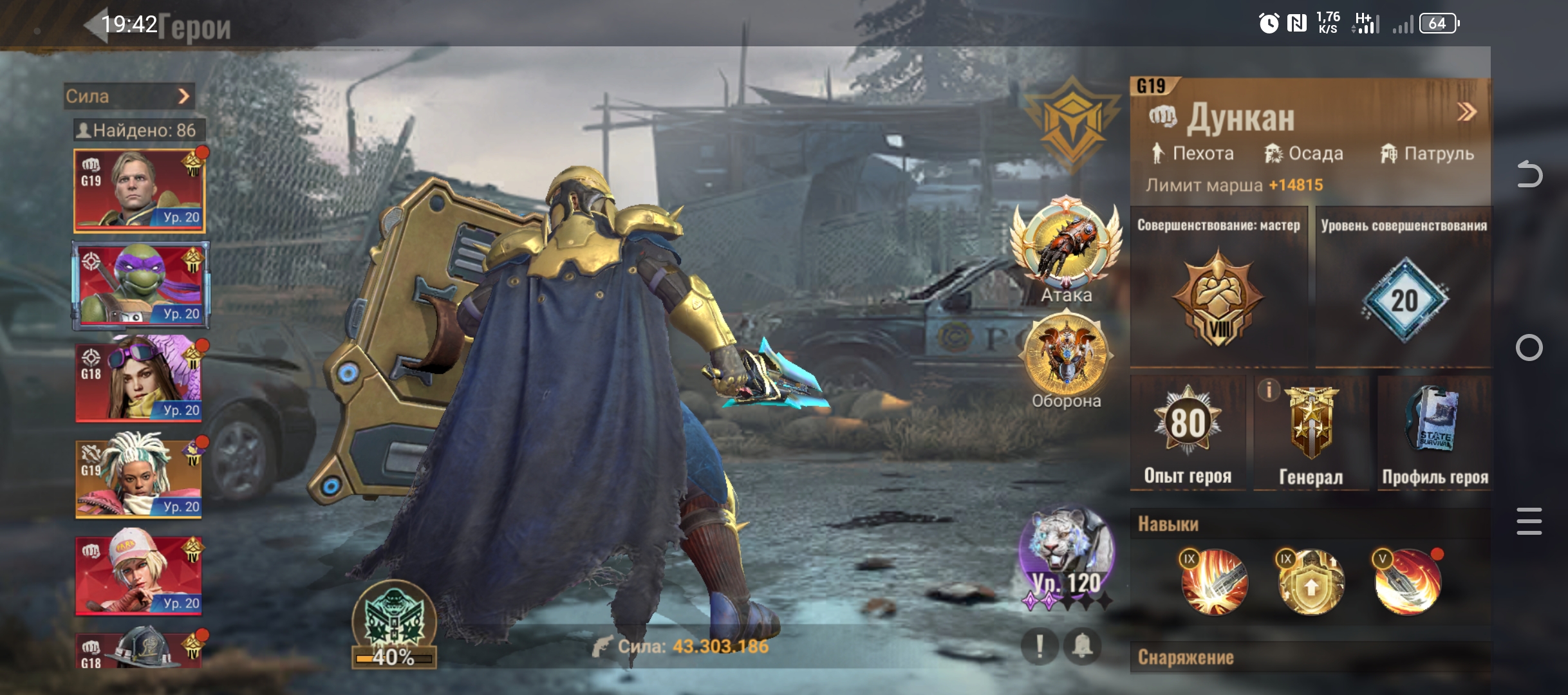The height and width of the screenshot is (695, 1568).
Task: Open the Сила sort selector
Action: (x=129, y=97)
